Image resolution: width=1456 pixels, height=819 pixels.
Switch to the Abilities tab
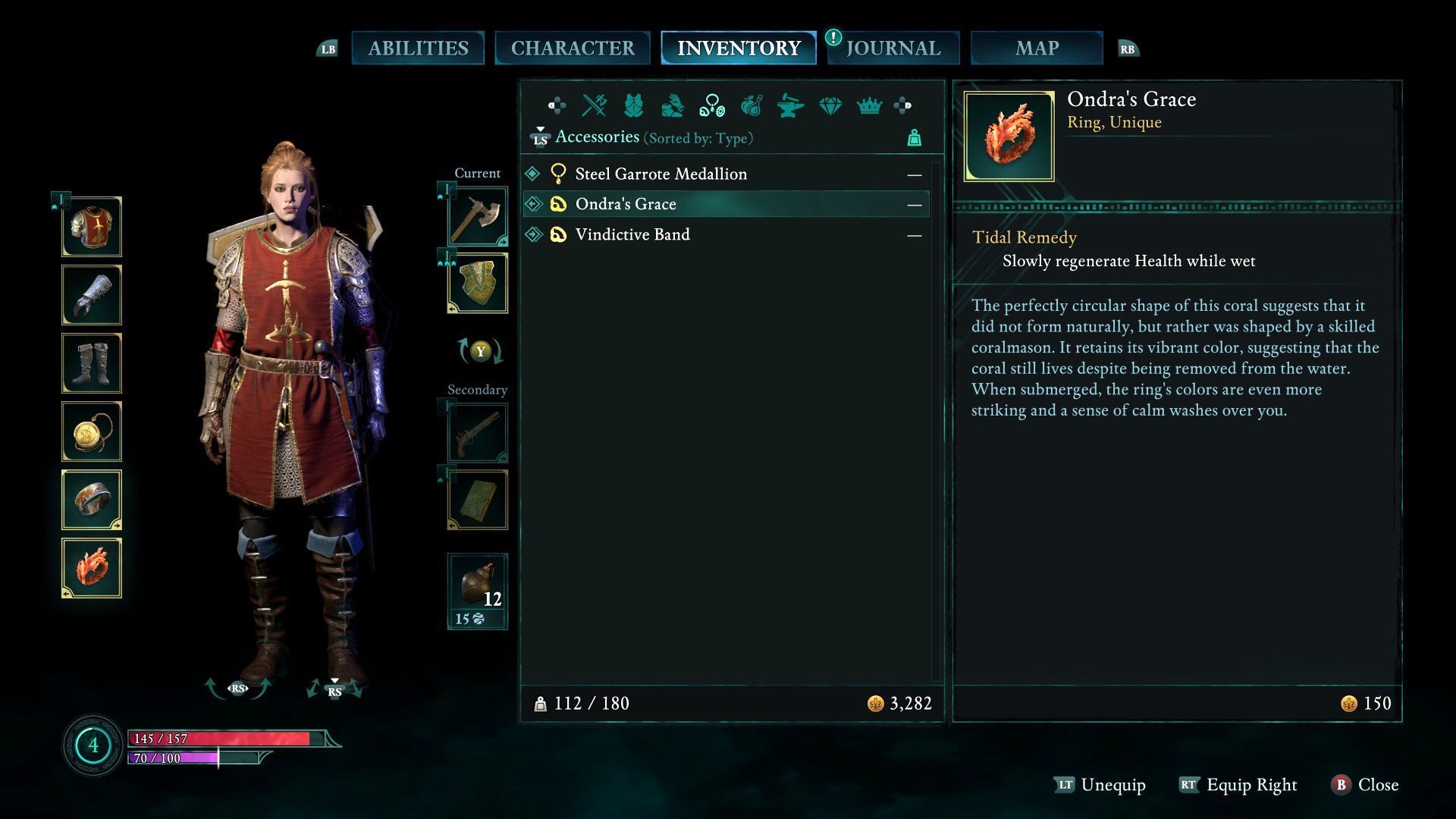pyautogui.click(x=418, y=48)
